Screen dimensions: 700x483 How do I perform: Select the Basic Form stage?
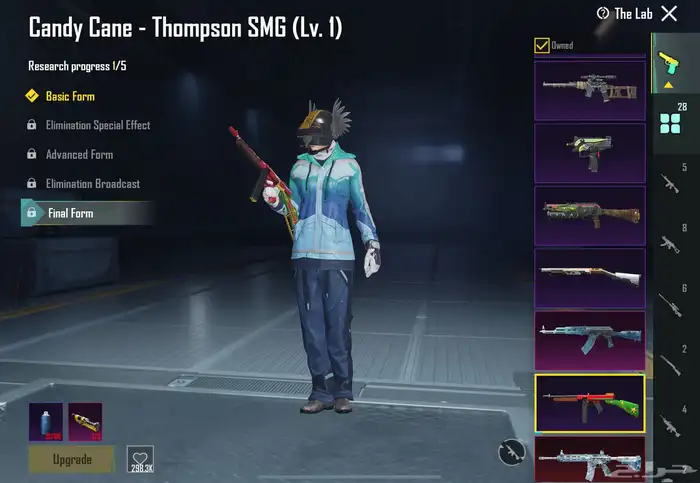click(70, 97)
